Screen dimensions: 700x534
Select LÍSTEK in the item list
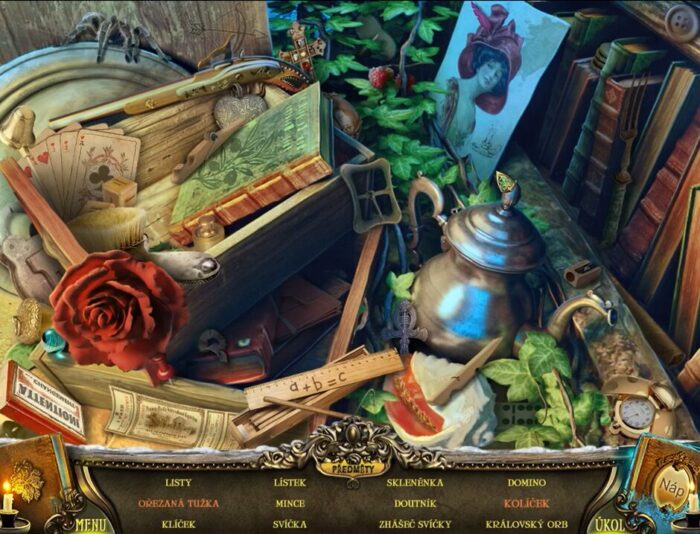point(290,483)
